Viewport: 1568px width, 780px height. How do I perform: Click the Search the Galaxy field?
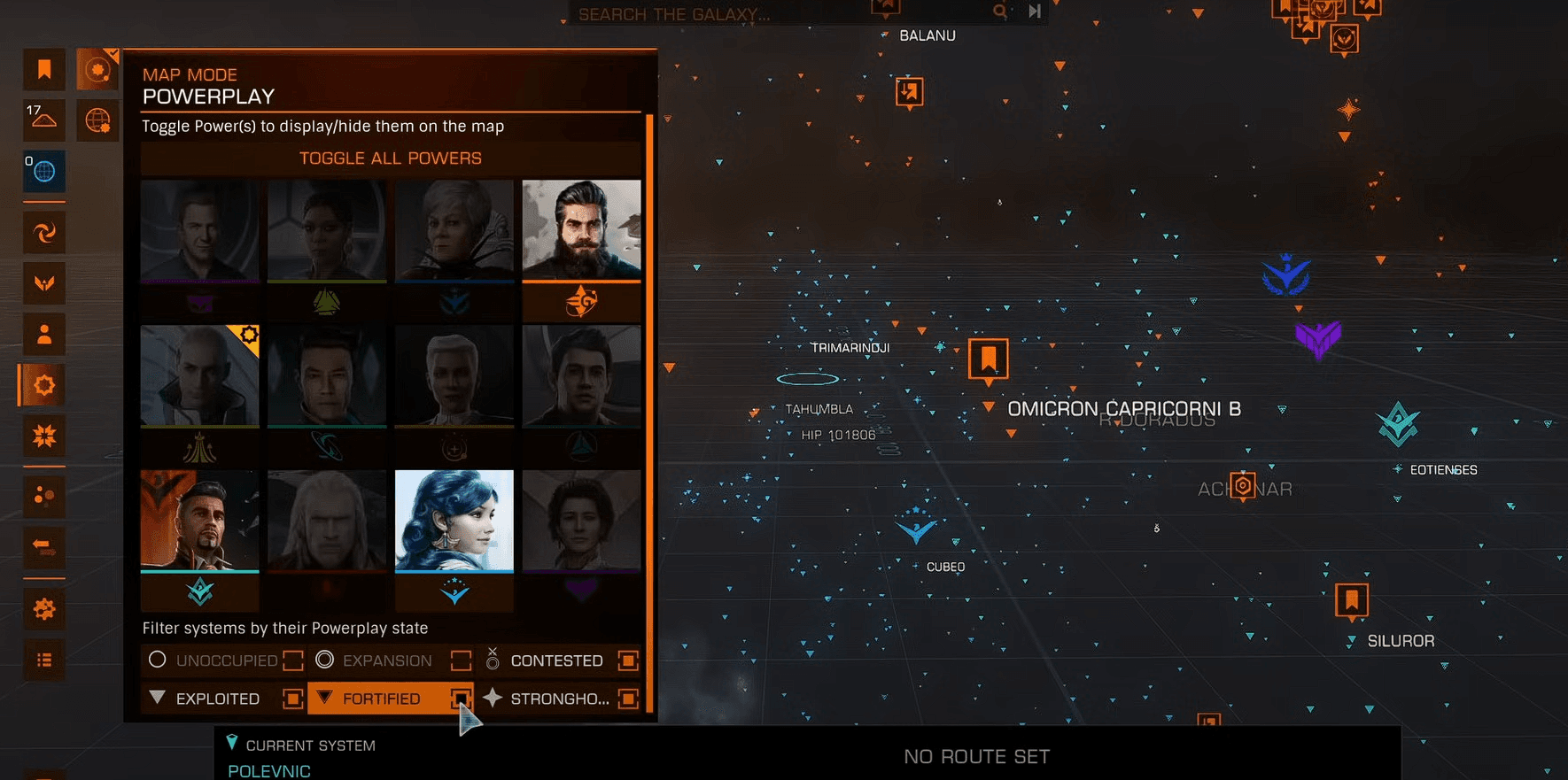coord(780,13)
